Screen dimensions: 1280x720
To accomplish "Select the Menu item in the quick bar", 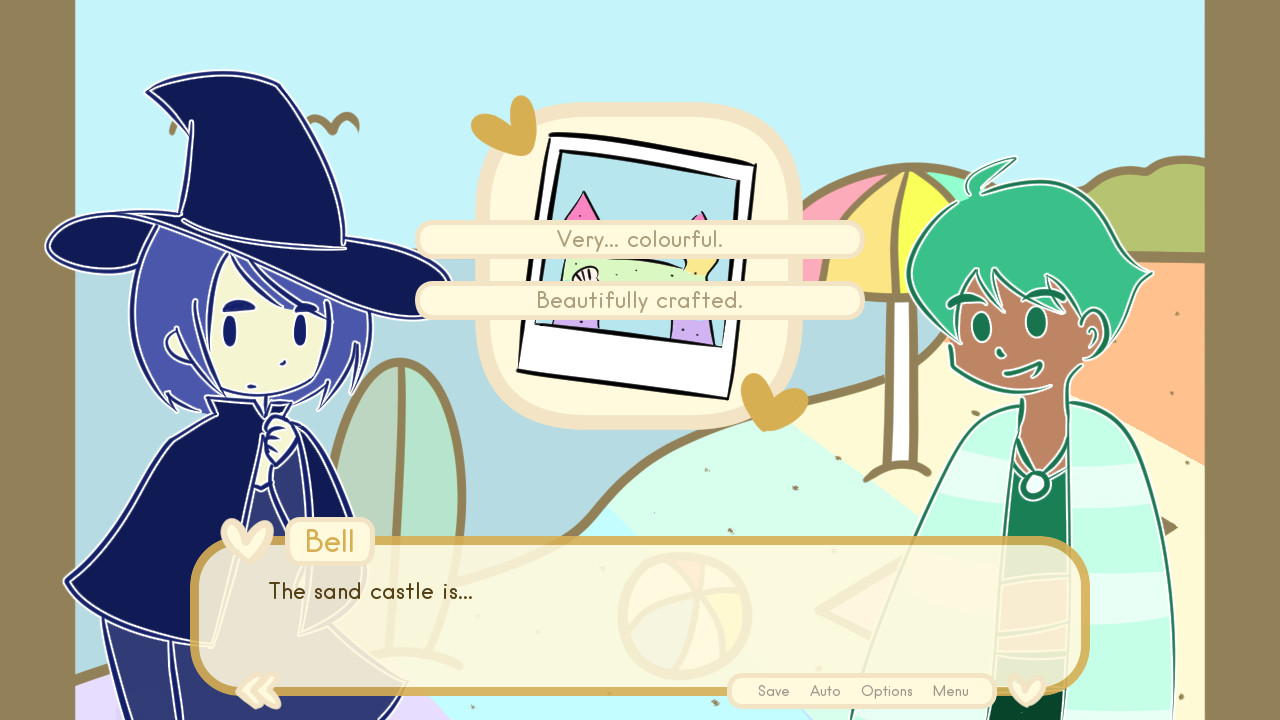I will point(950,691).
